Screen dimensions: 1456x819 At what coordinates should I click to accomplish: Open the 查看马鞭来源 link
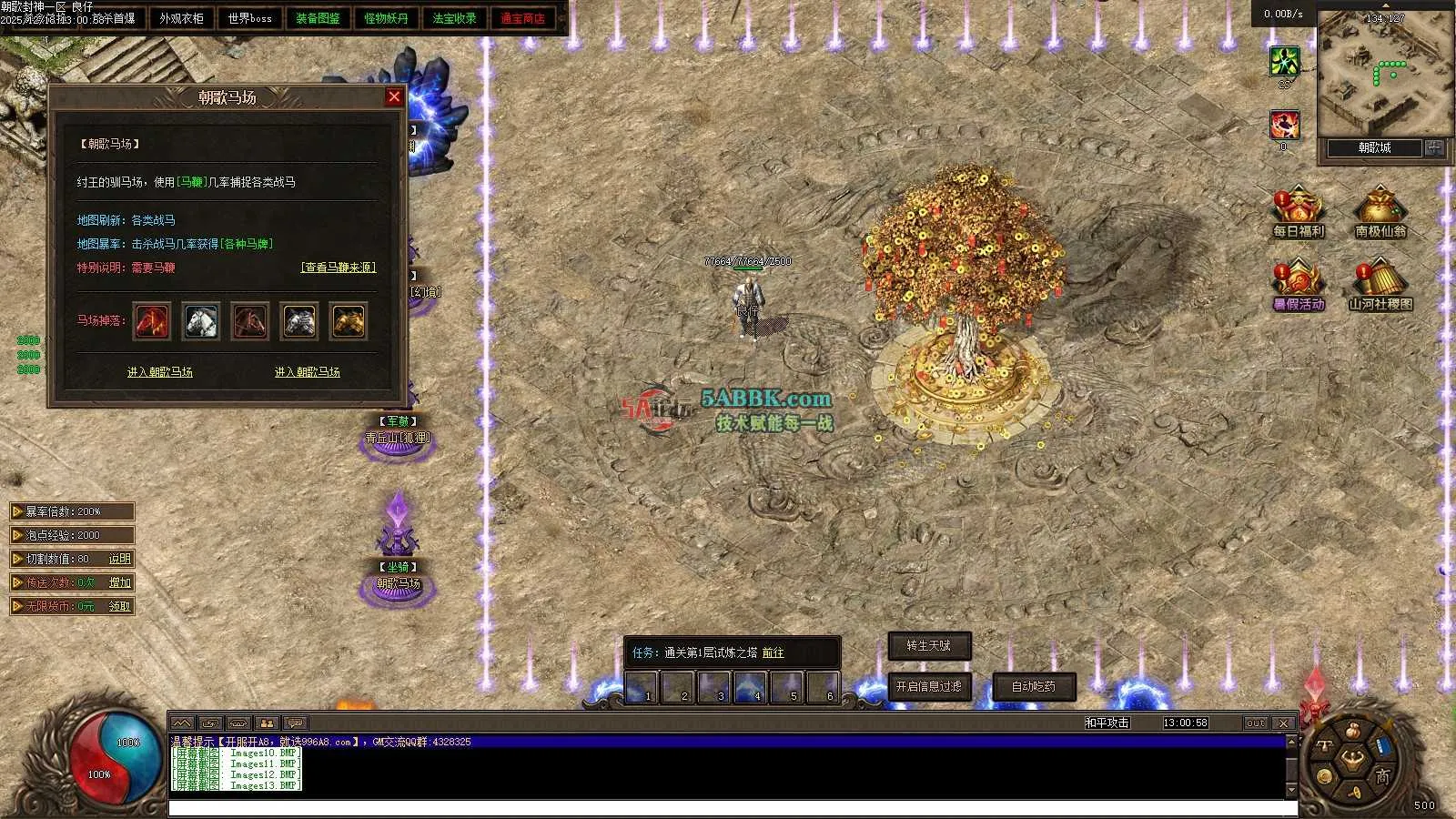[x=339, y=268]
